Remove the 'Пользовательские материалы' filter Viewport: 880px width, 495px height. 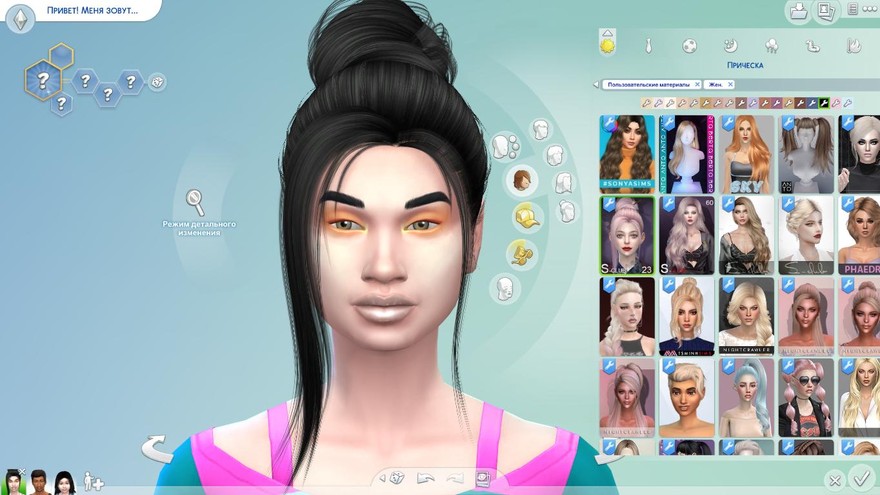pos(697,85)
